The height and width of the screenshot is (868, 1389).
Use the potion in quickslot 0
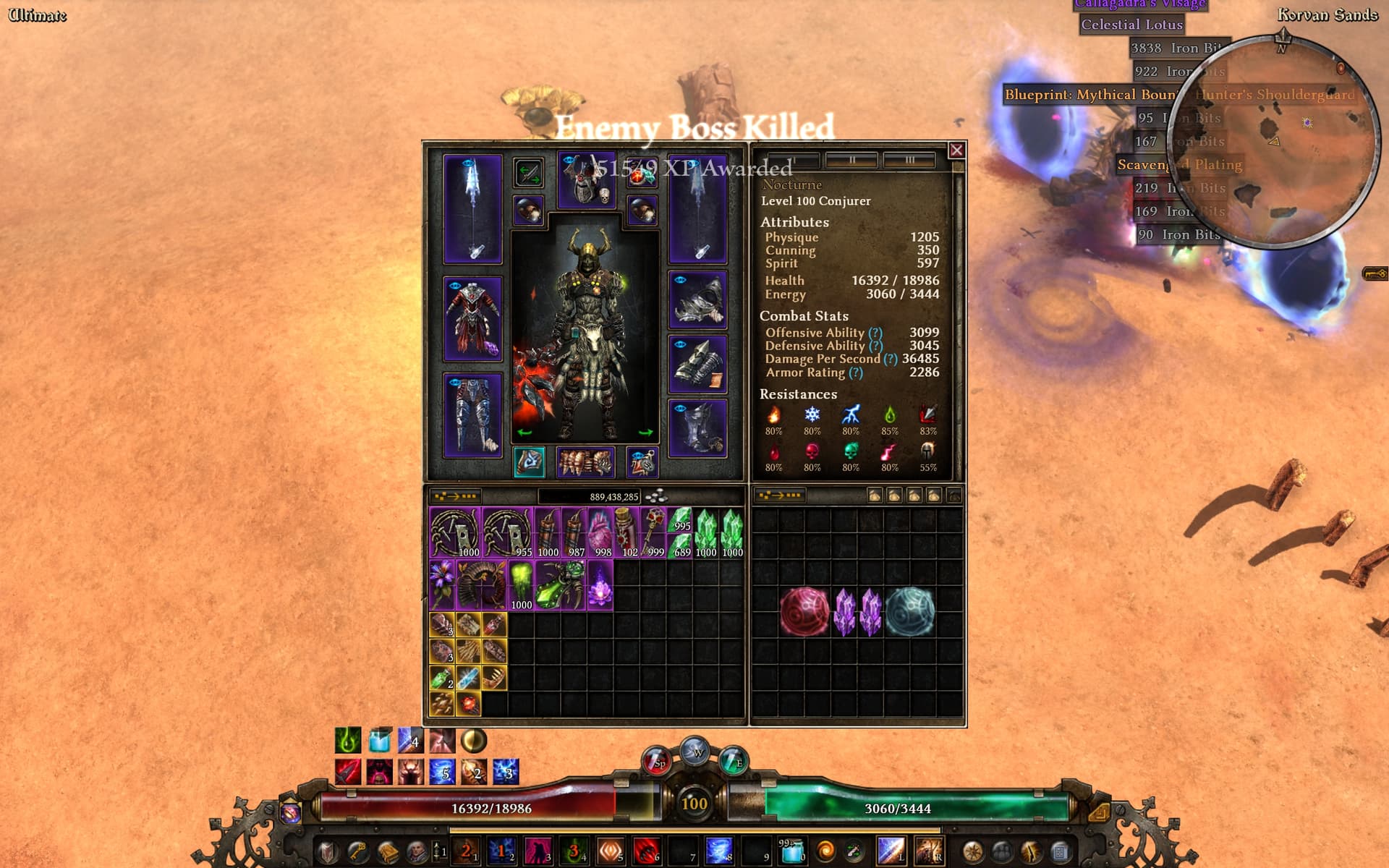(792, 851)
